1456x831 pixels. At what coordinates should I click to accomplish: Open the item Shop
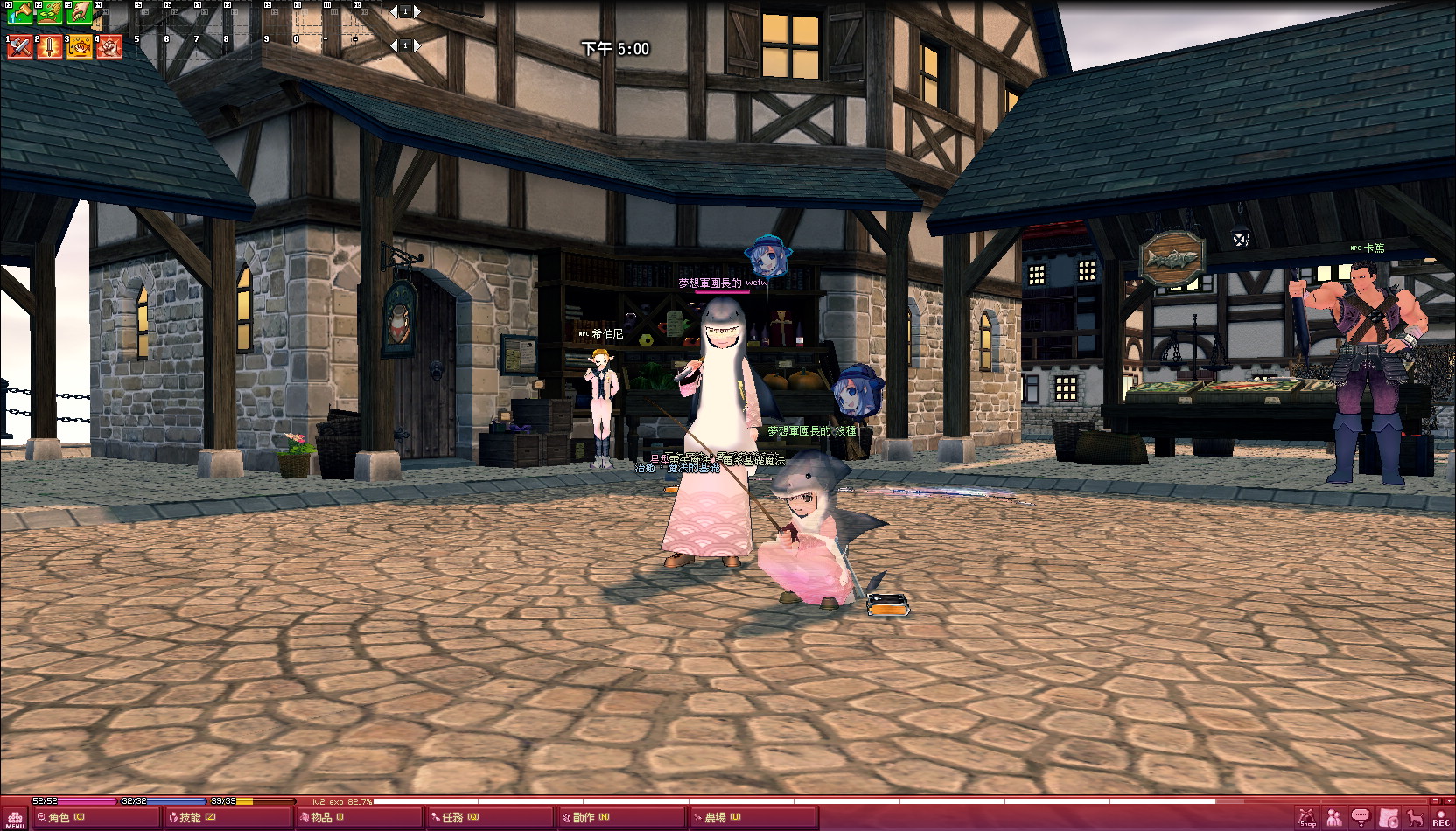(1307, 818)
